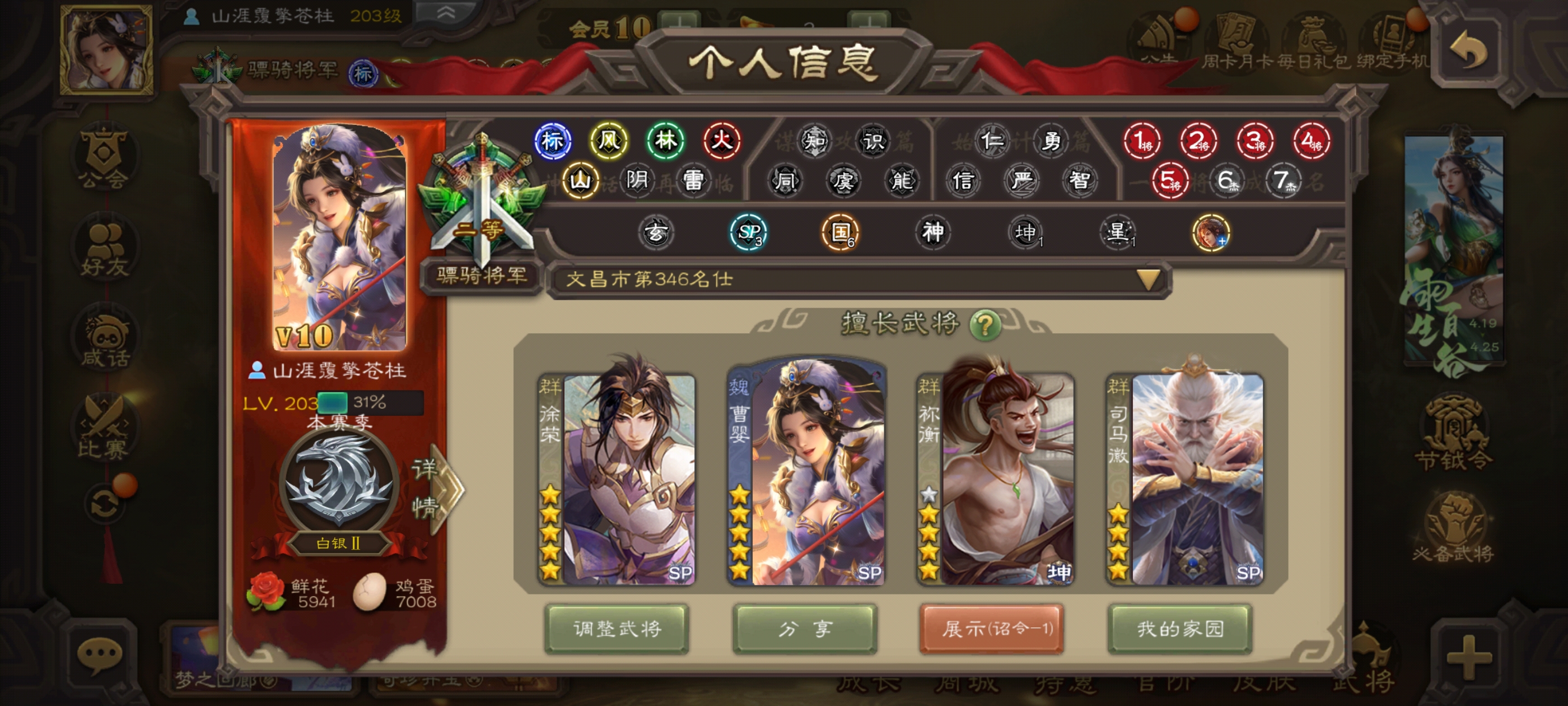Select the 司马徽 general card
The image size is (1568, 706).
pyautogui.click(x=1184, y=478)
